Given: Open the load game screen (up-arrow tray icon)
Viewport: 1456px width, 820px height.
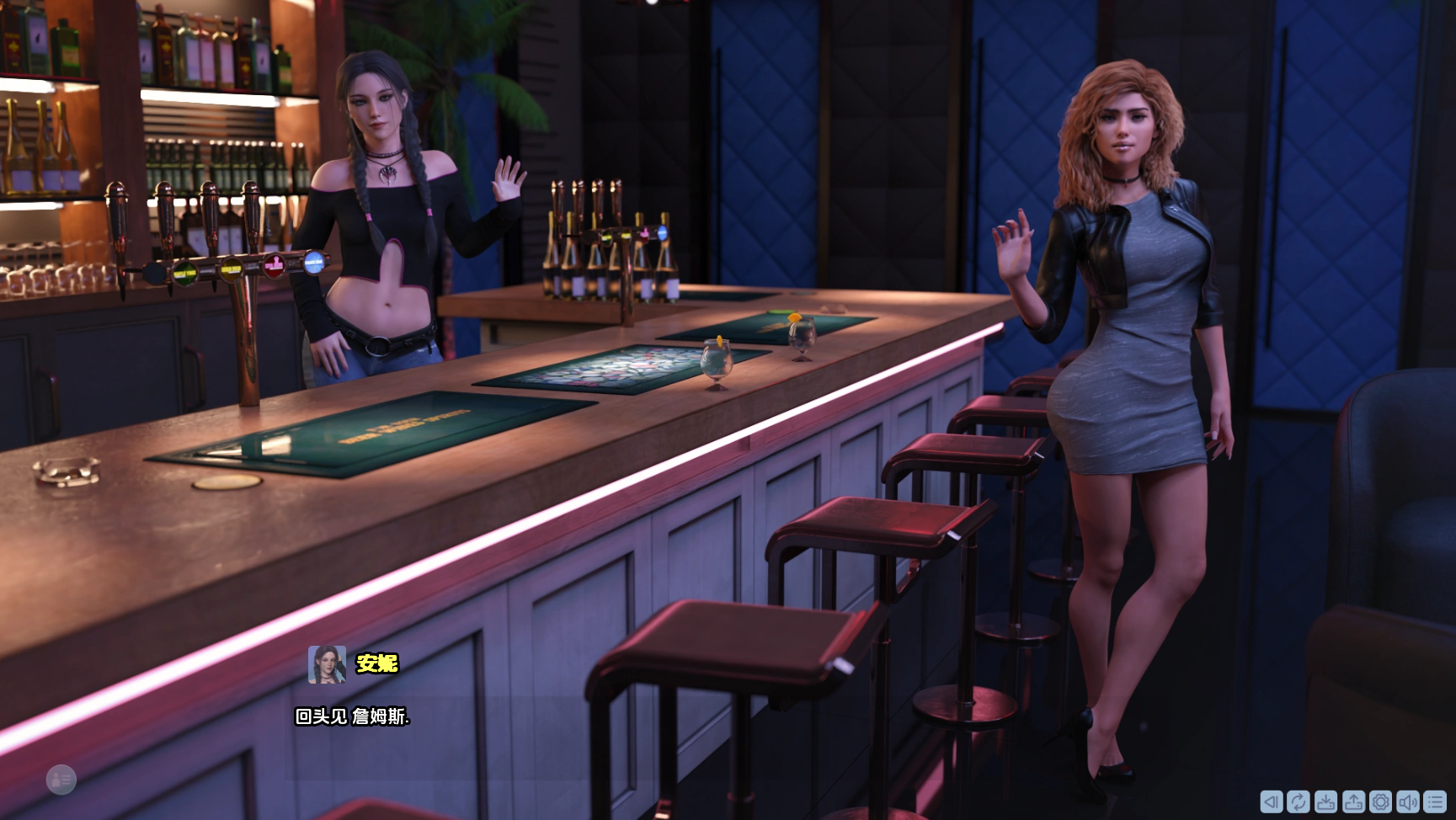Looking at the screenshot, I should coord(1353,801).
